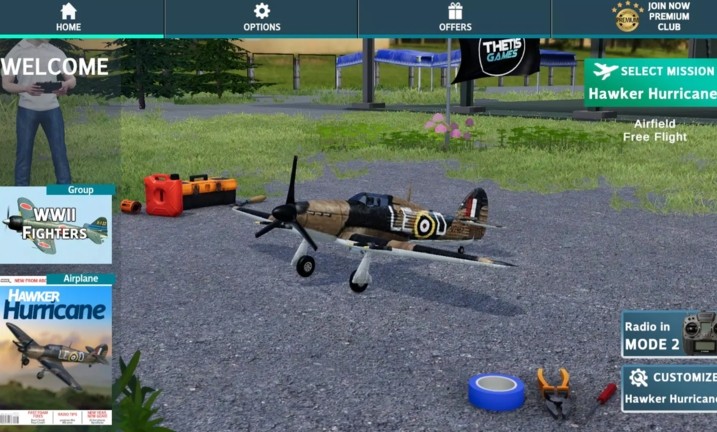Open Select Mission for Hawker Hurricane
The image size is (717, 432).
(x=651, y=83)
